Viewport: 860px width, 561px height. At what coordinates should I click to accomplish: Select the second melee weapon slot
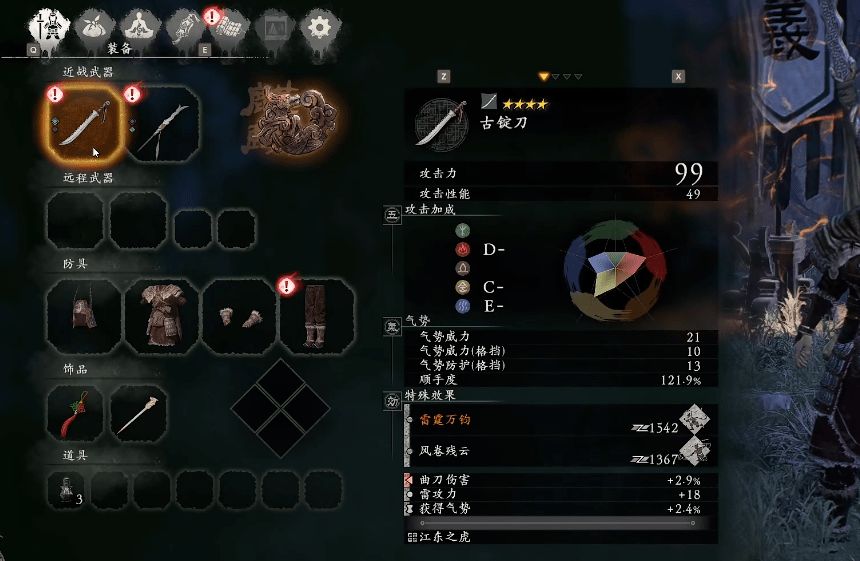click(161, 126)
